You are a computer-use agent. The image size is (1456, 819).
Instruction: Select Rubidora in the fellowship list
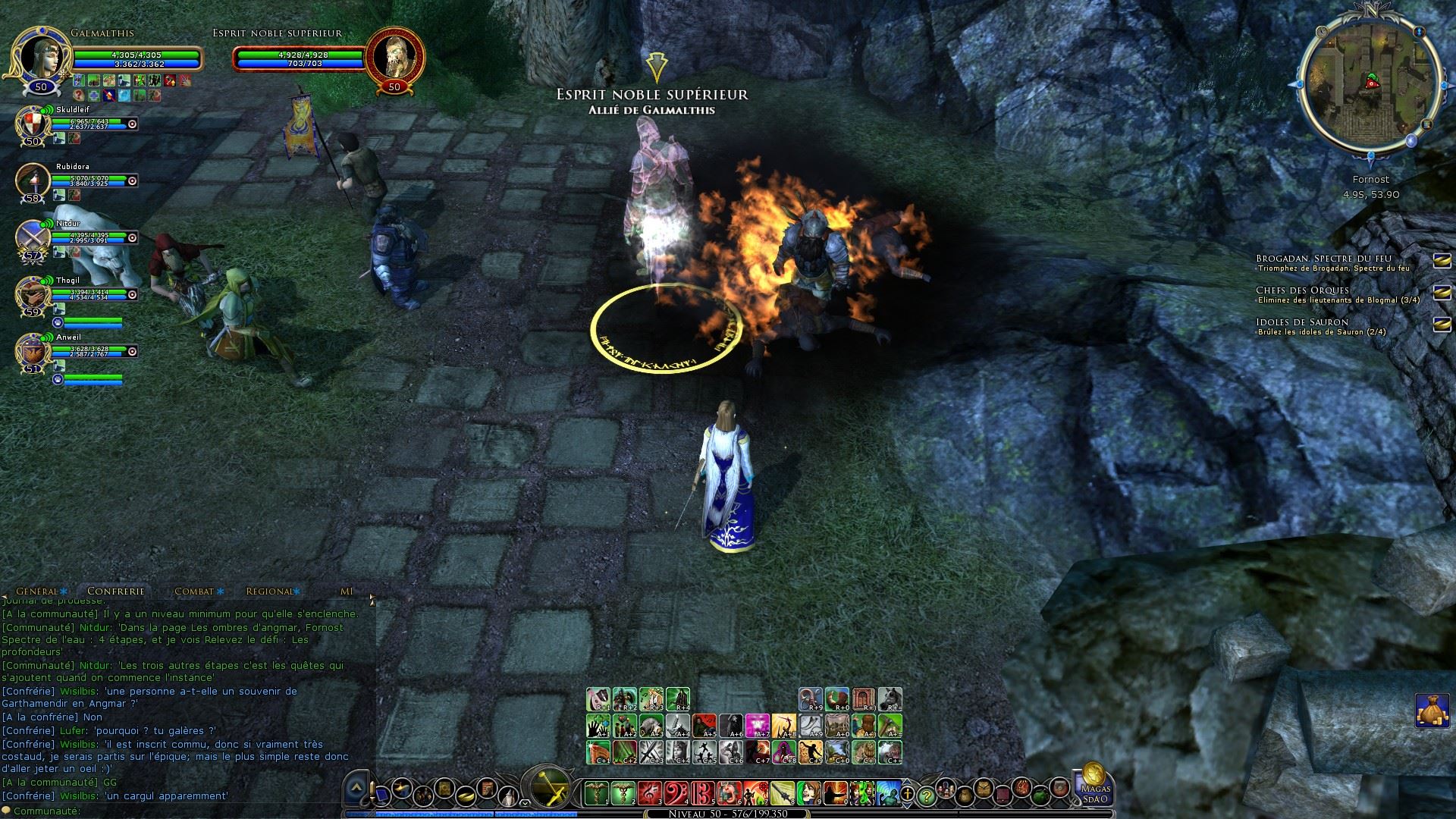(33, 180)
